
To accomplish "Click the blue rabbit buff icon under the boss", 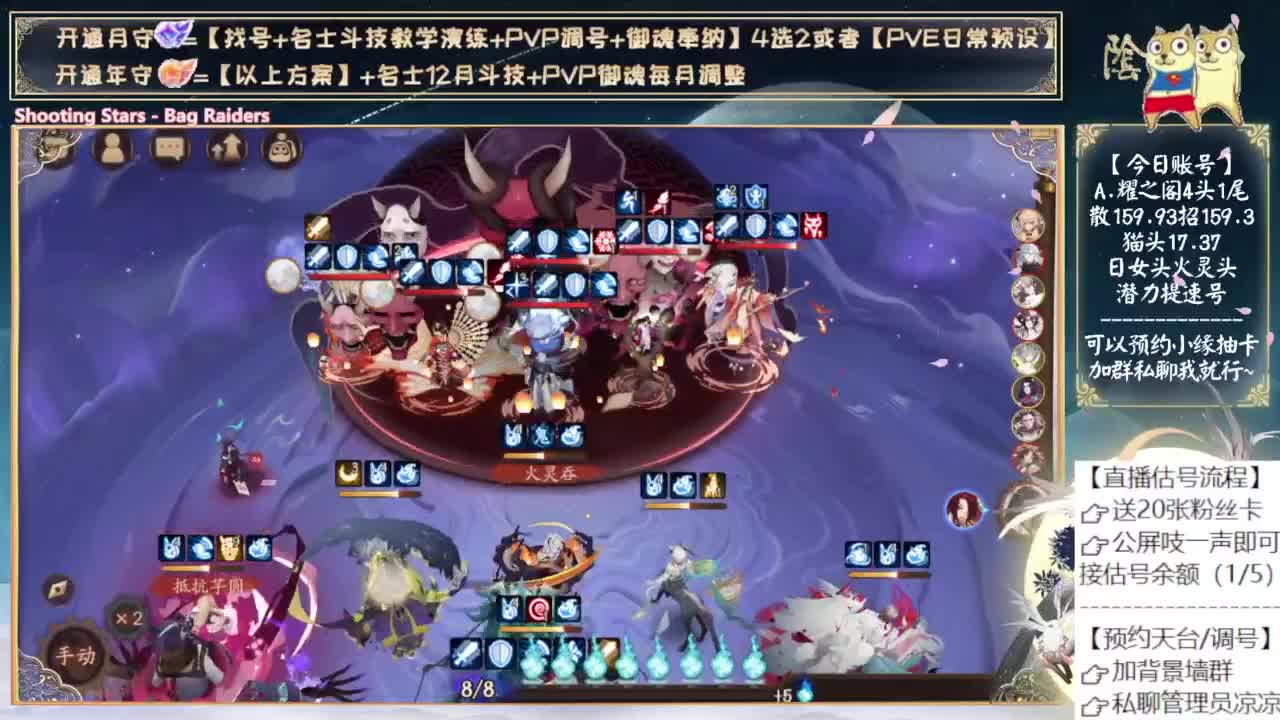I will [x=515, y=436].
